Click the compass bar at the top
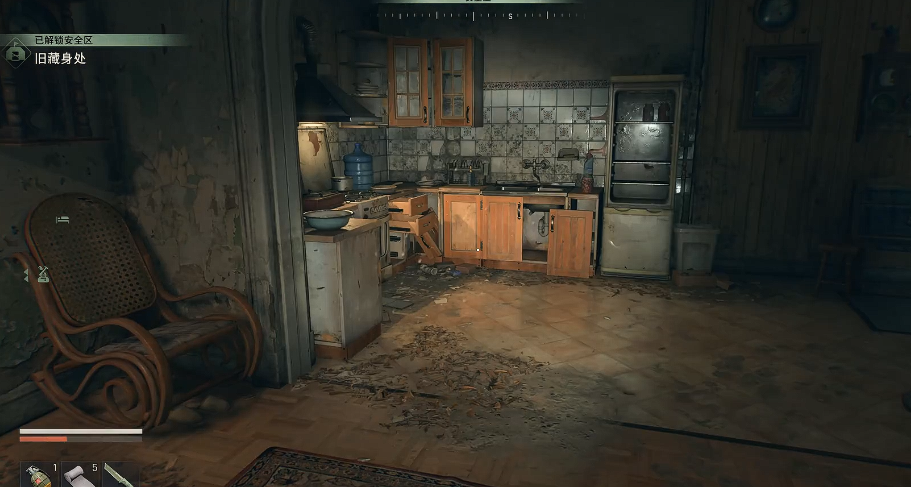This screenshot has width=911, height=487. (480, 15)
